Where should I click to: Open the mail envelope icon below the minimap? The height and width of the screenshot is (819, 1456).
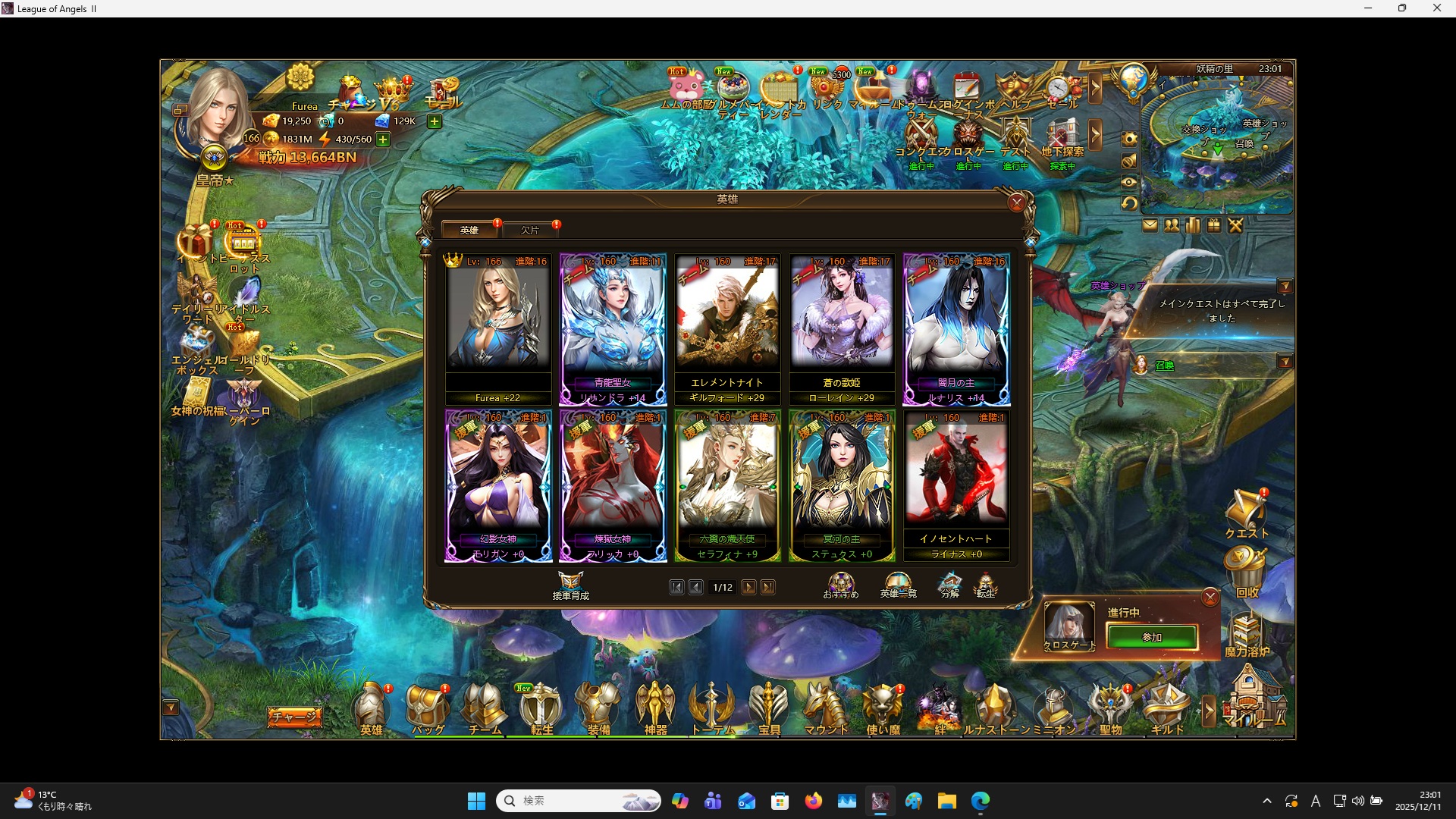point(1150,225)
